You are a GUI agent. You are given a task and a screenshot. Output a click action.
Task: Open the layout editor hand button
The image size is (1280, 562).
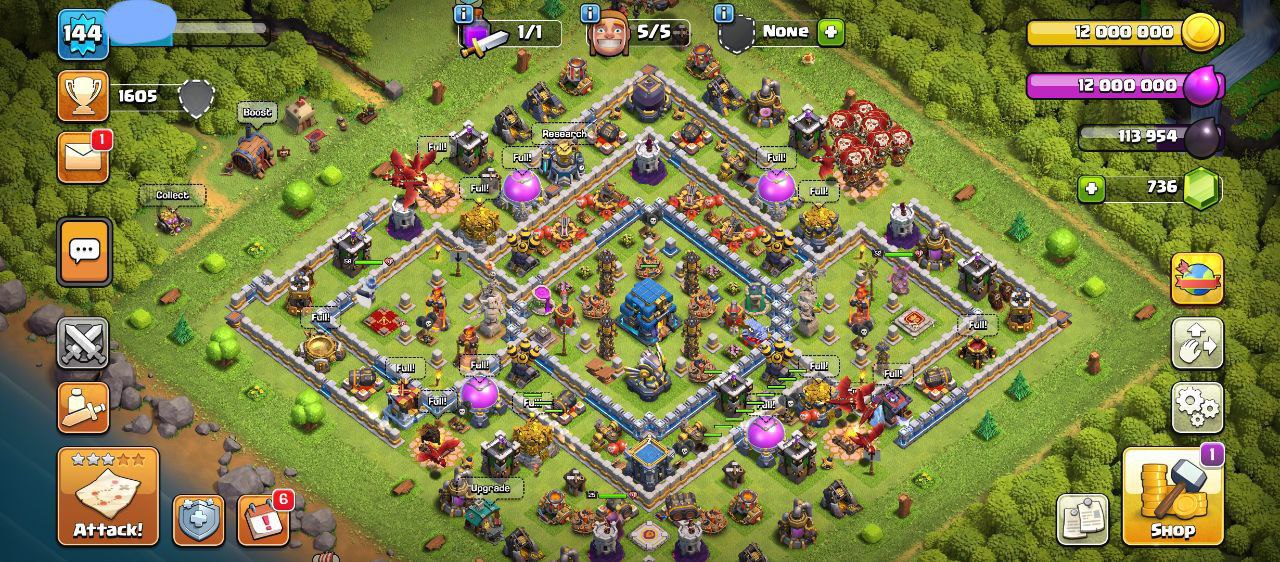tap(1197, 343)
